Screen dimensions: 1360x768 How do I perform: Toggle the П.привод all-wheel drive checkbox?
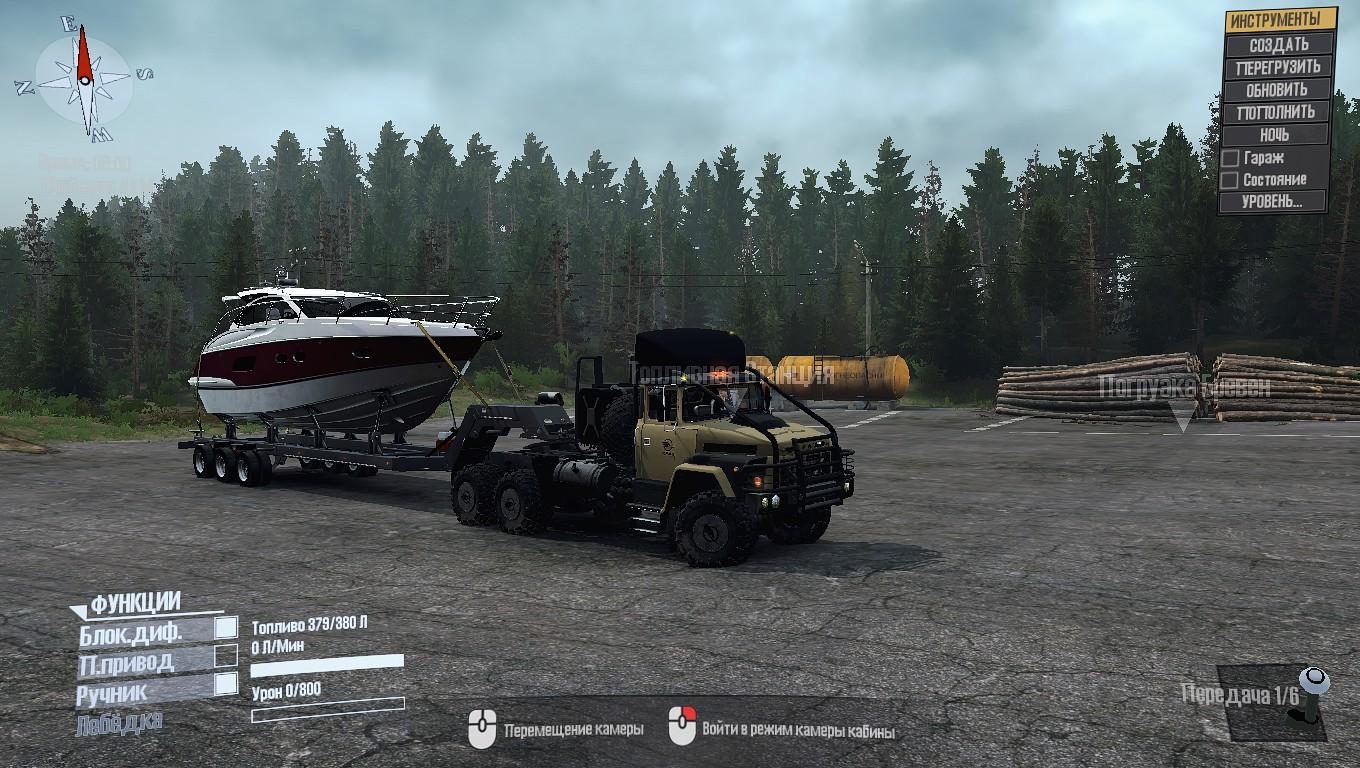pos(227,656)
